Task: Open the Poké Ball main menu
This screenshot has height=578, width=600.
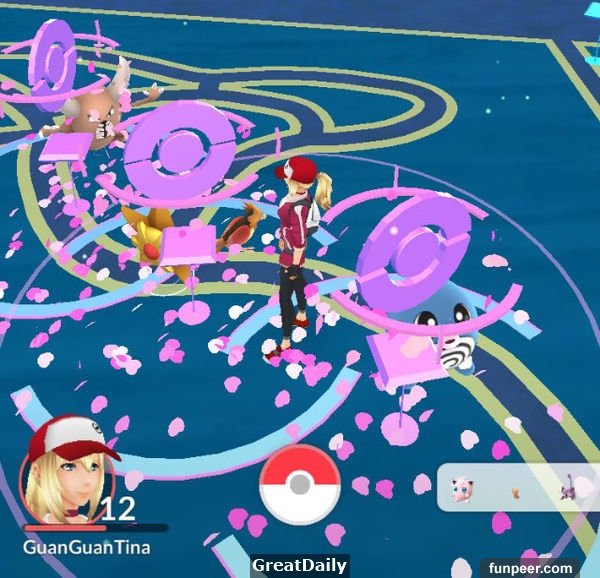Action: (x=299, y=485)
